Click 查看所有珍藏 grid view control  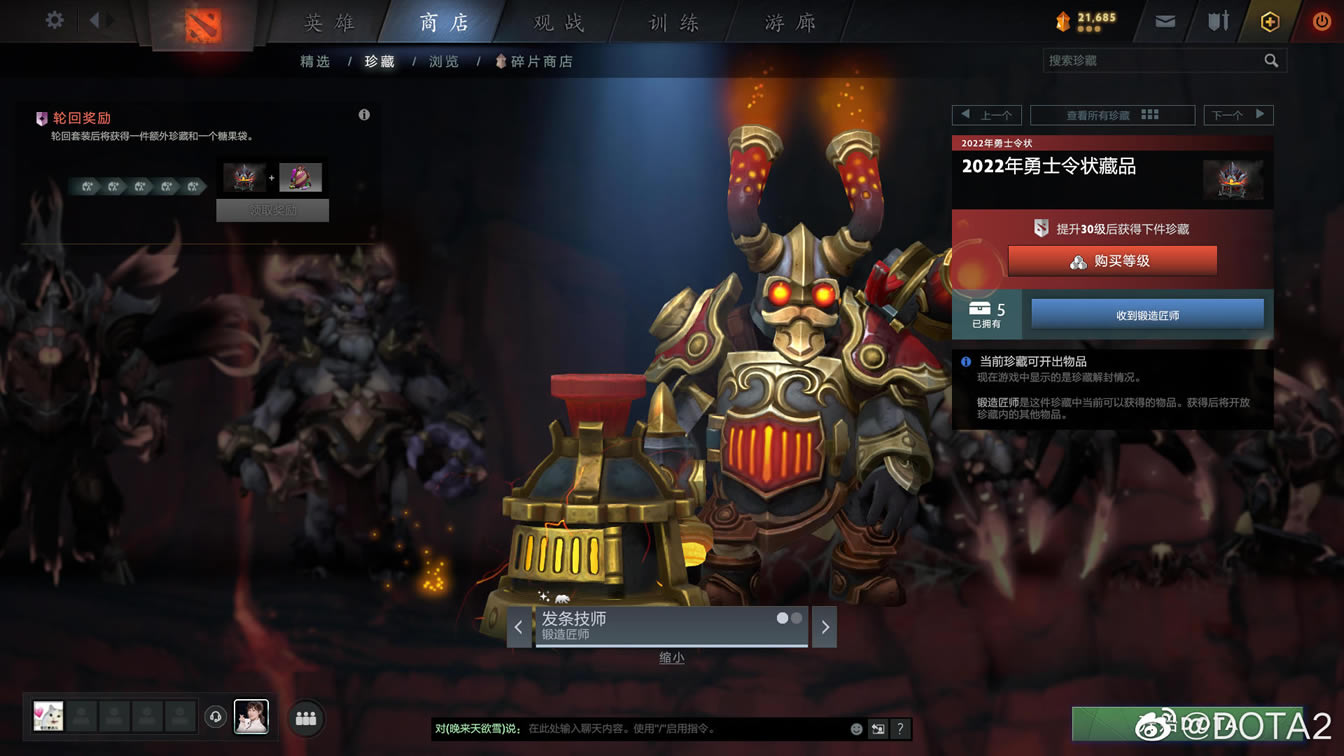pyautogui.click(x=1112, y=114)
